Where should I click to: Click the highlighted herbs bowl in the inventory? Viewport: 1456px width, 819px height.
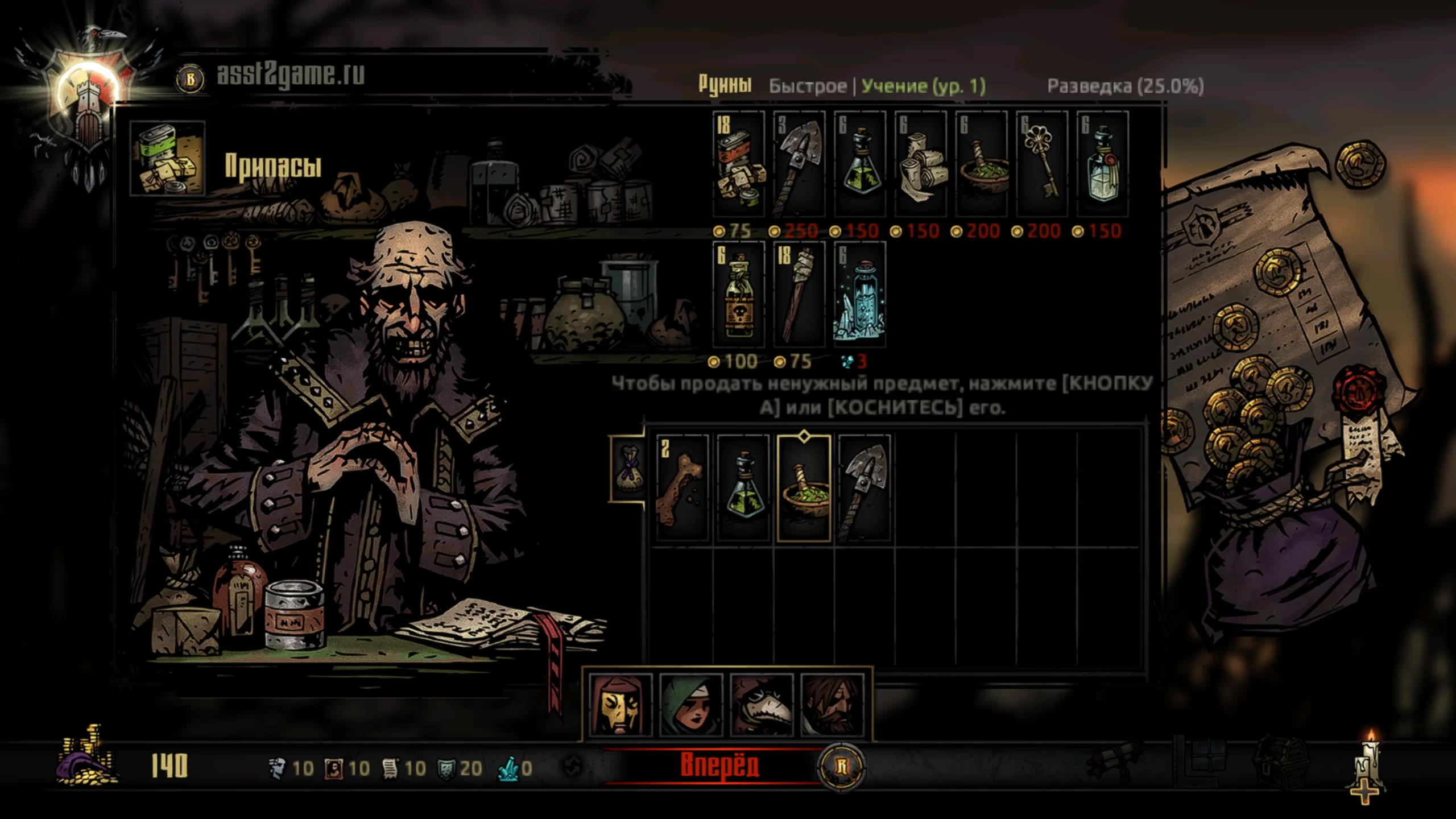804,487
